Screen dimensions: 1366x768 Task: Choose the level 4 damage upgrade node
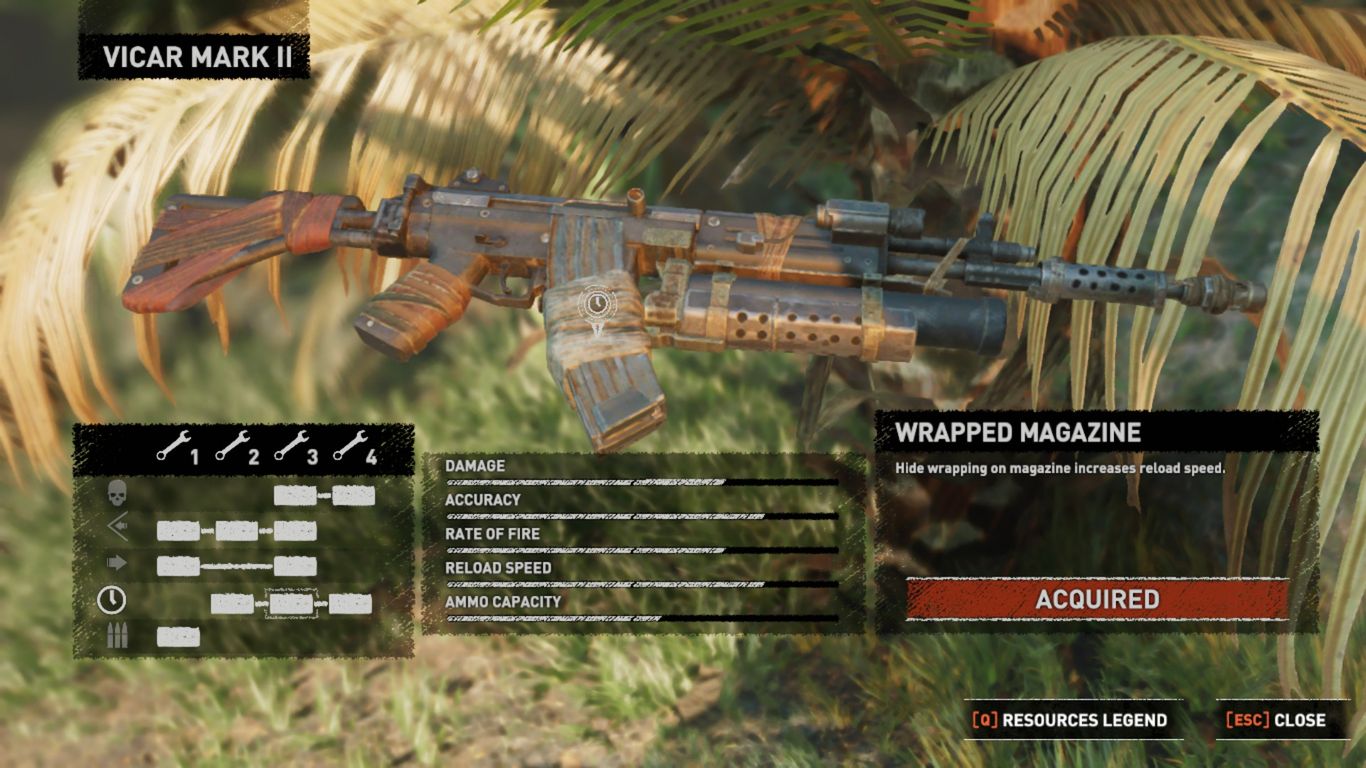coord(354,496)
